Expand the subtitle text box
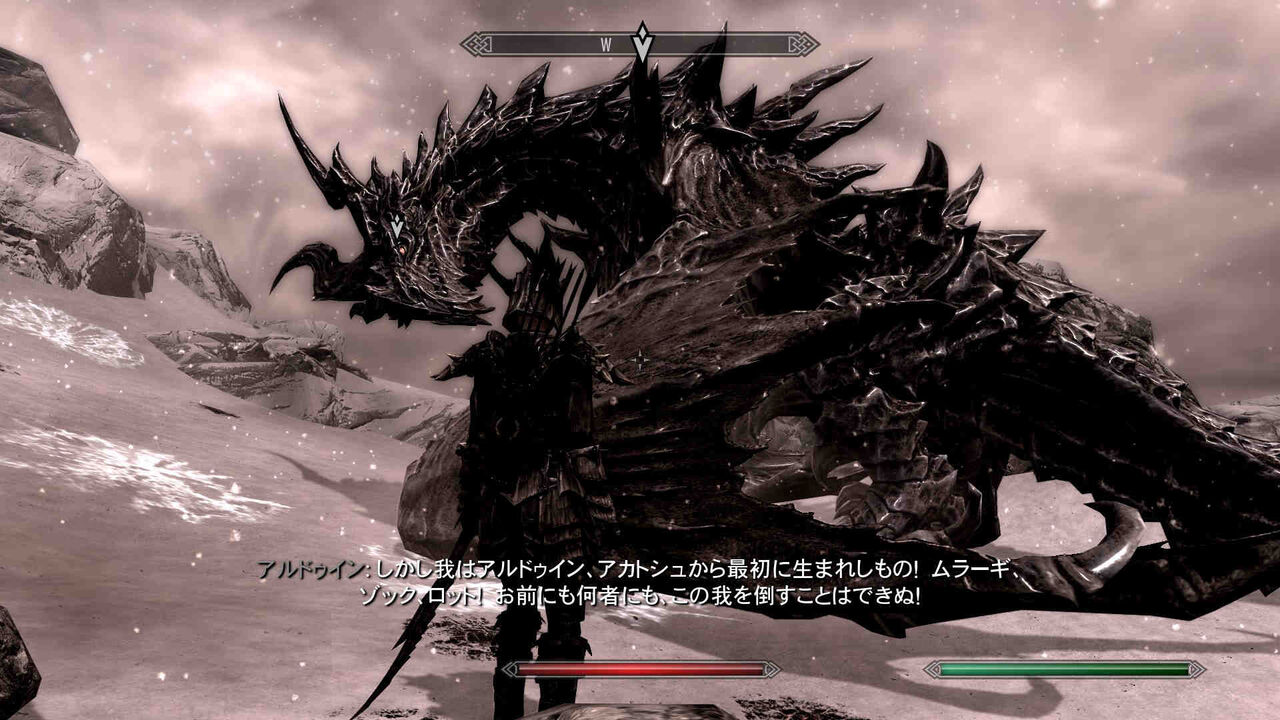The width and height of the screenshot is (1280, 720). (640, 581)
